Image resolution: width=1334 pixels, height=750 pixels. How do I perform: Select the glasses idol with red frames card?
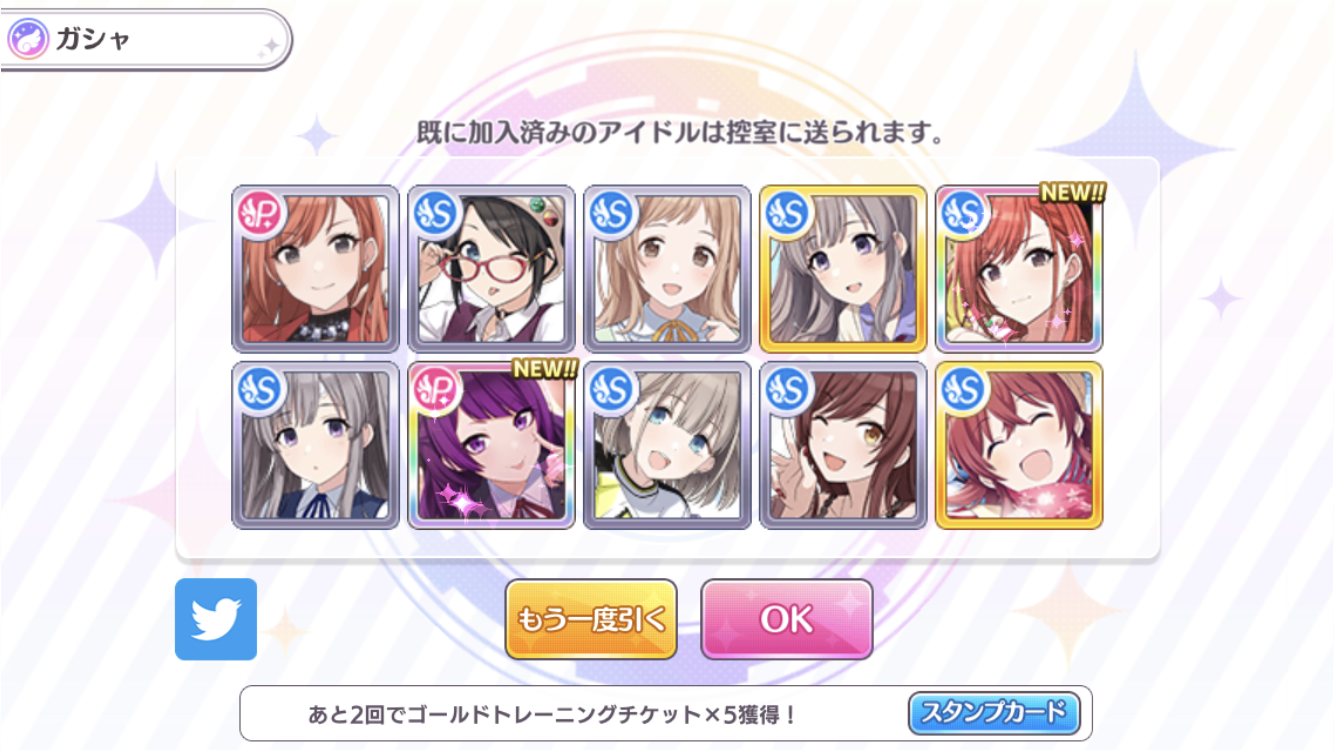tap(491, 269)
